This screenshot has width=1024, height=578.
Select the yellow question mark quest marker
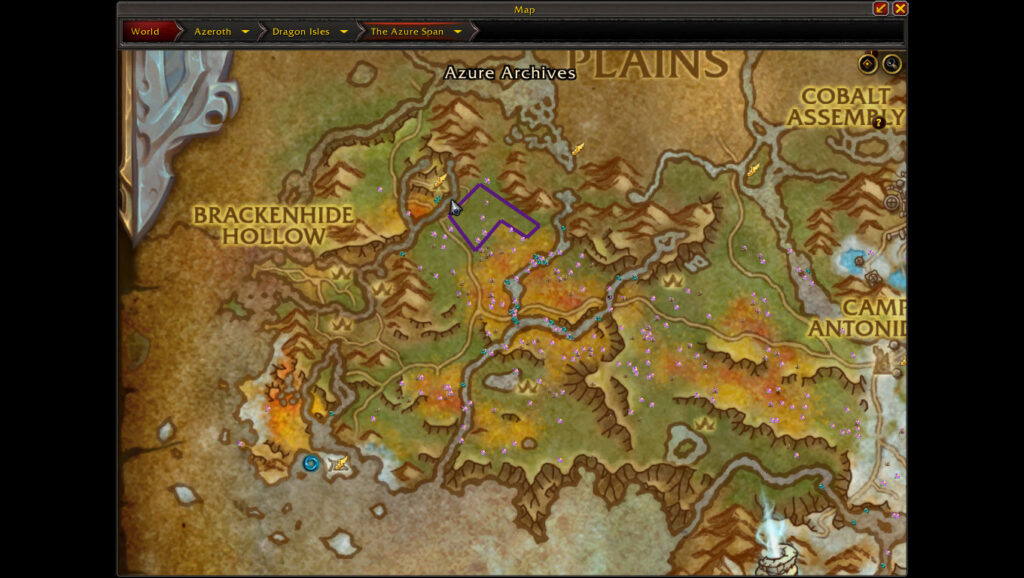click(879, 123)
